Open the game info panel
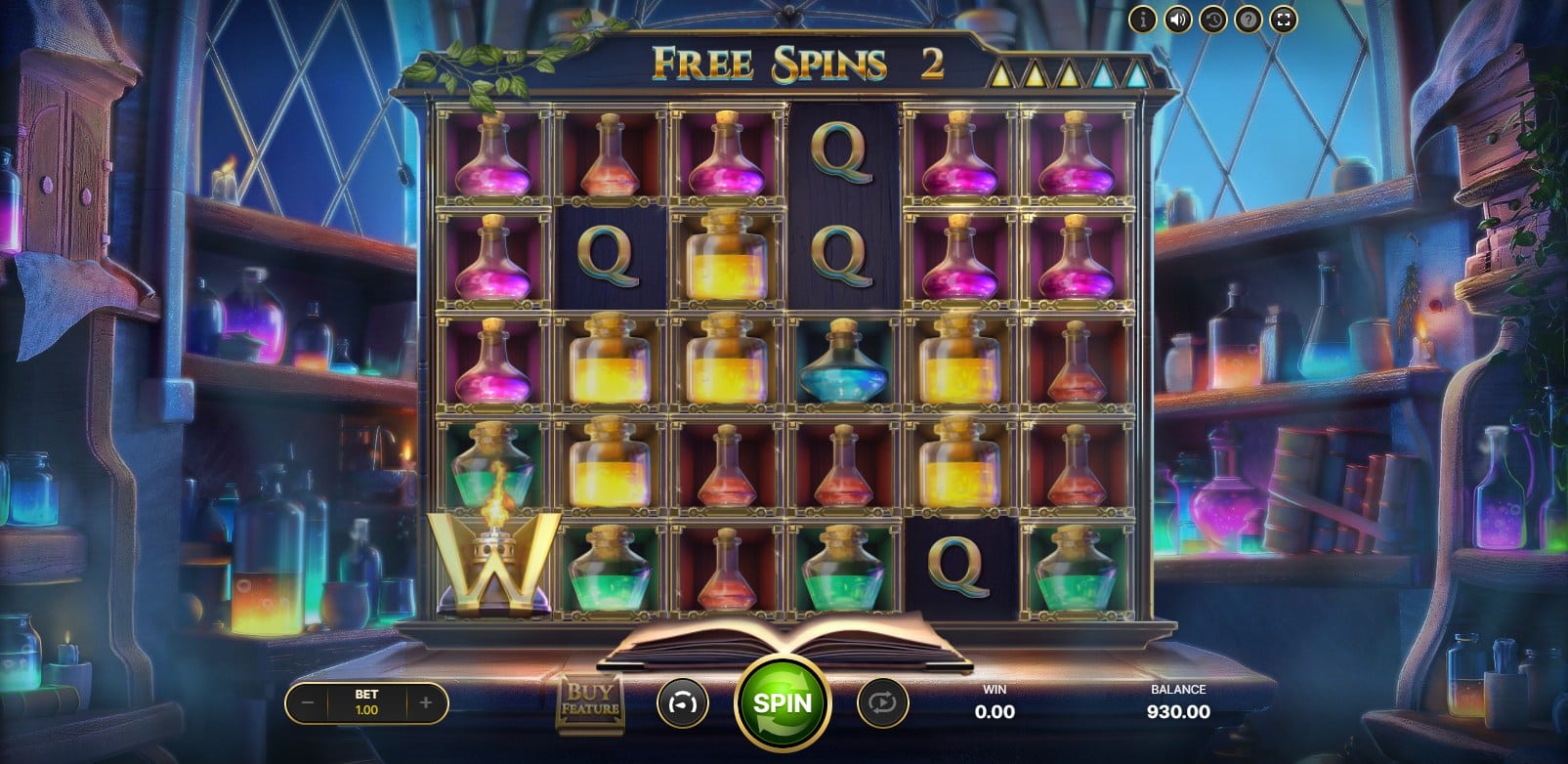 [x=1142, y=19]
